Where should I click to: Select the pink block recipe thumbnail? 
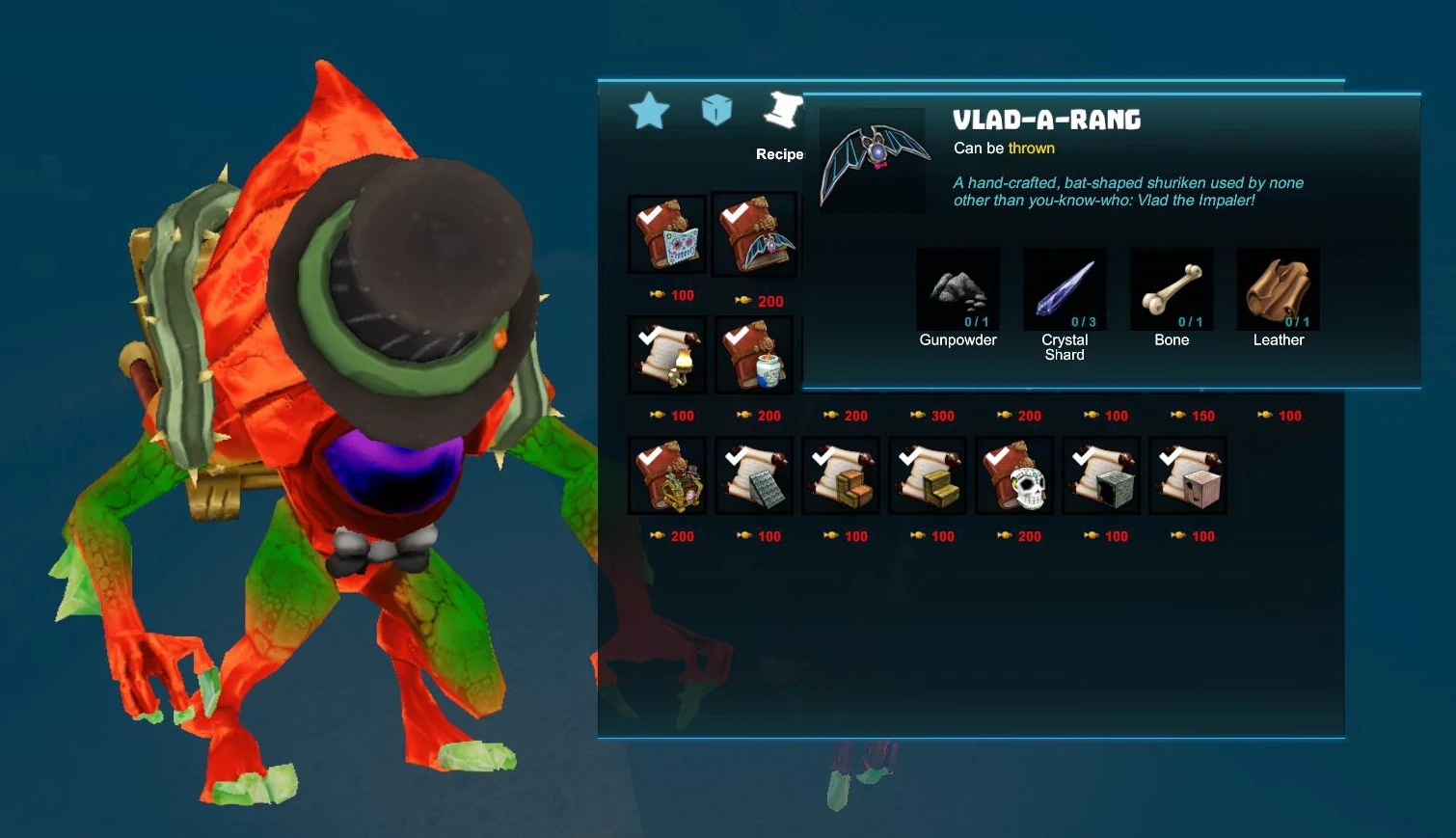(1188, 474)
